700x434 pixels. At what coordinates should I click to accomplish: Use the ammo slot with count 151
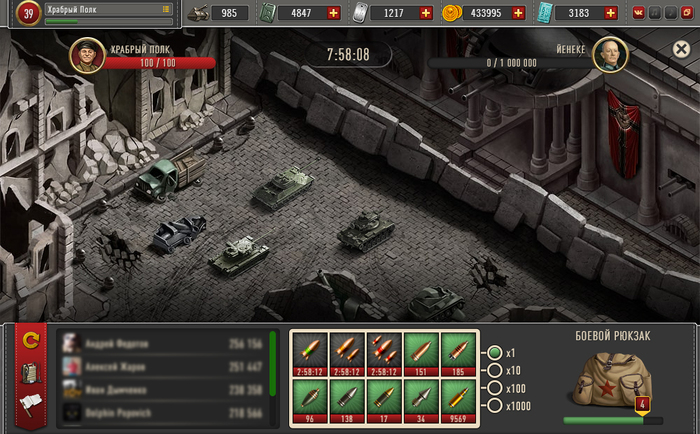[x=421, y=353]
